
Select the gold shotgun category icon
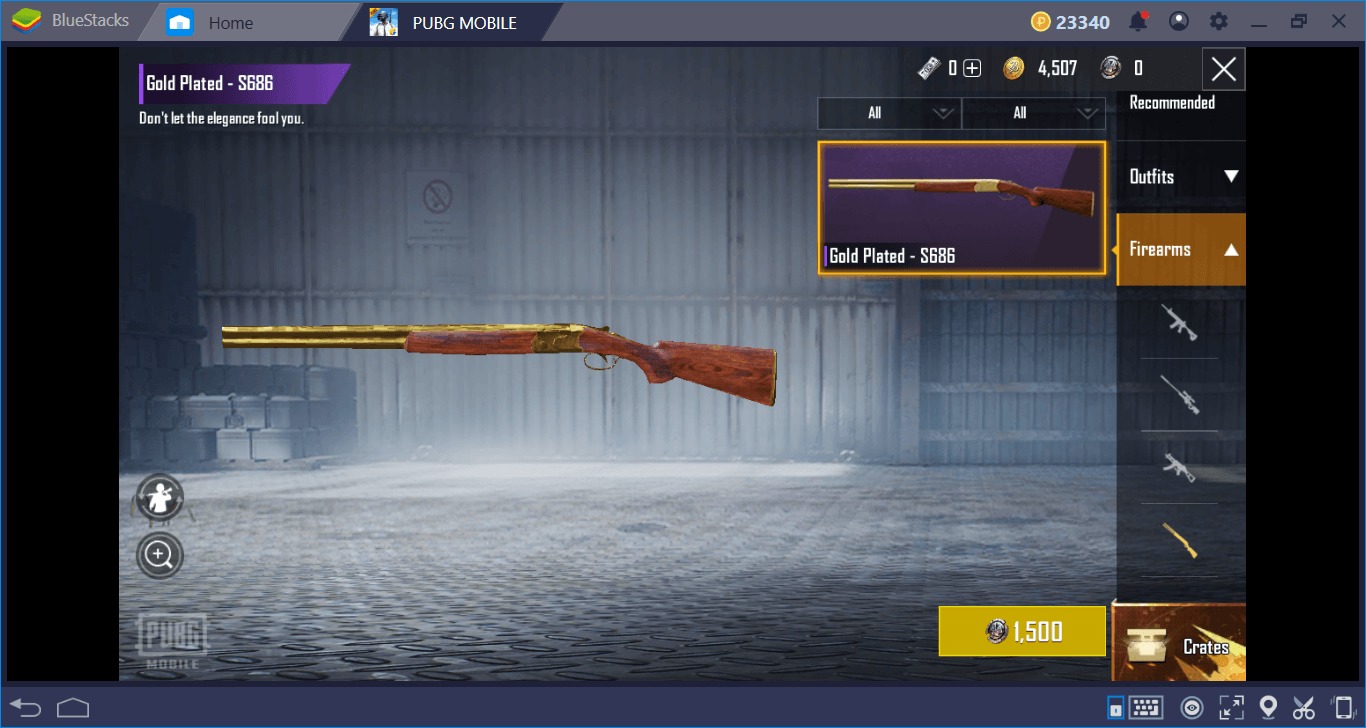point(1180,541)
